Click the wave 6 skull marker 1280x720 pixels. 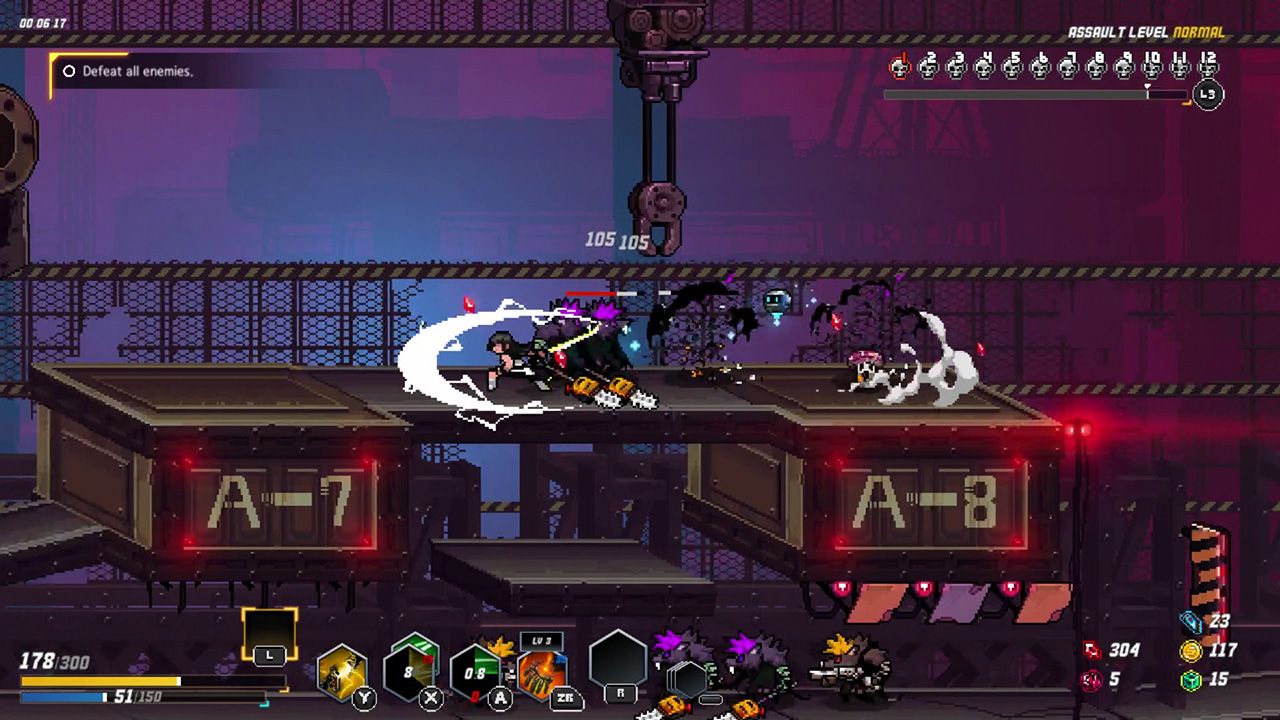pos(1041,67)
